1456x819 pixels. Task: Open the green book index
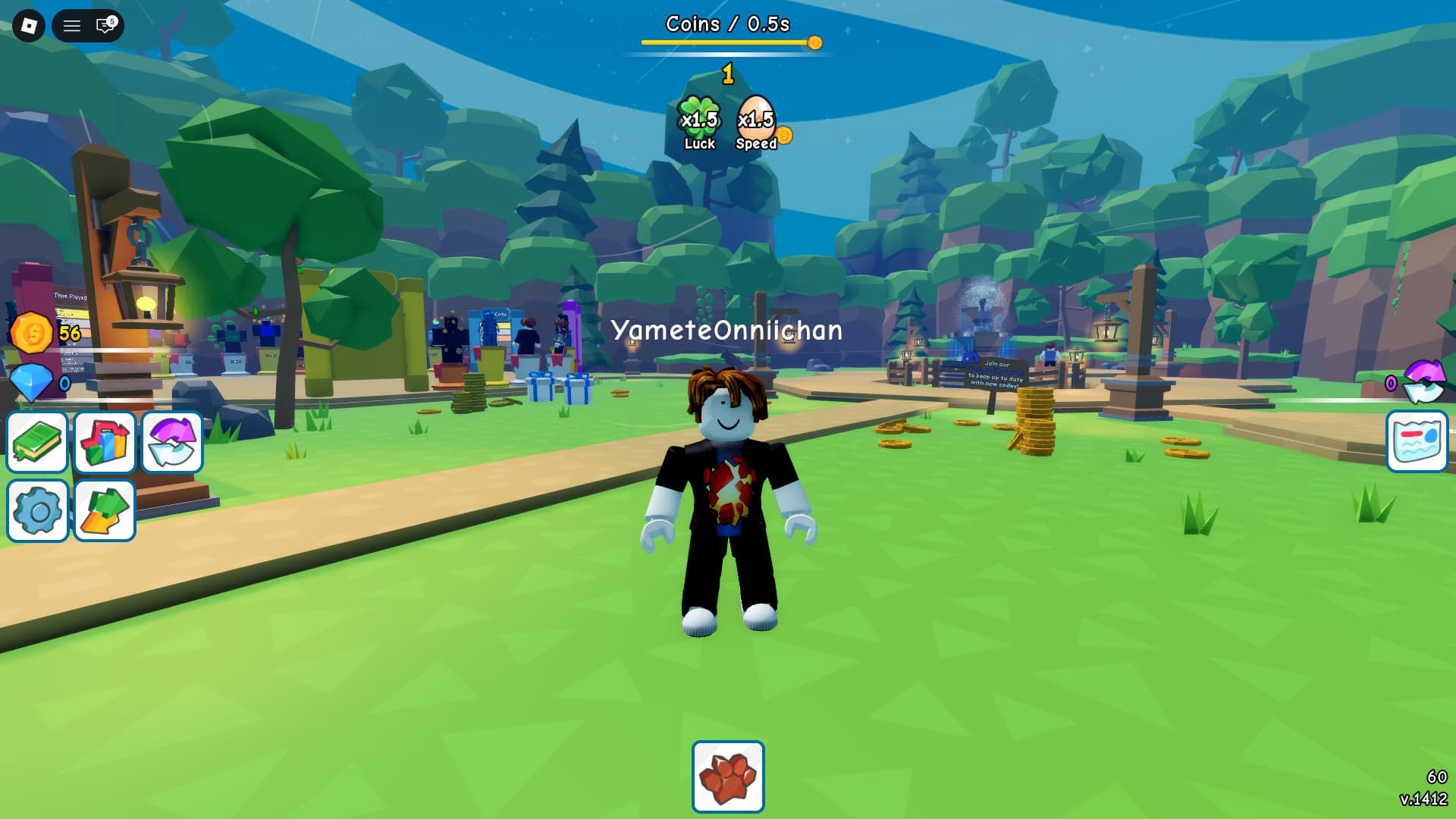[37, 442]
